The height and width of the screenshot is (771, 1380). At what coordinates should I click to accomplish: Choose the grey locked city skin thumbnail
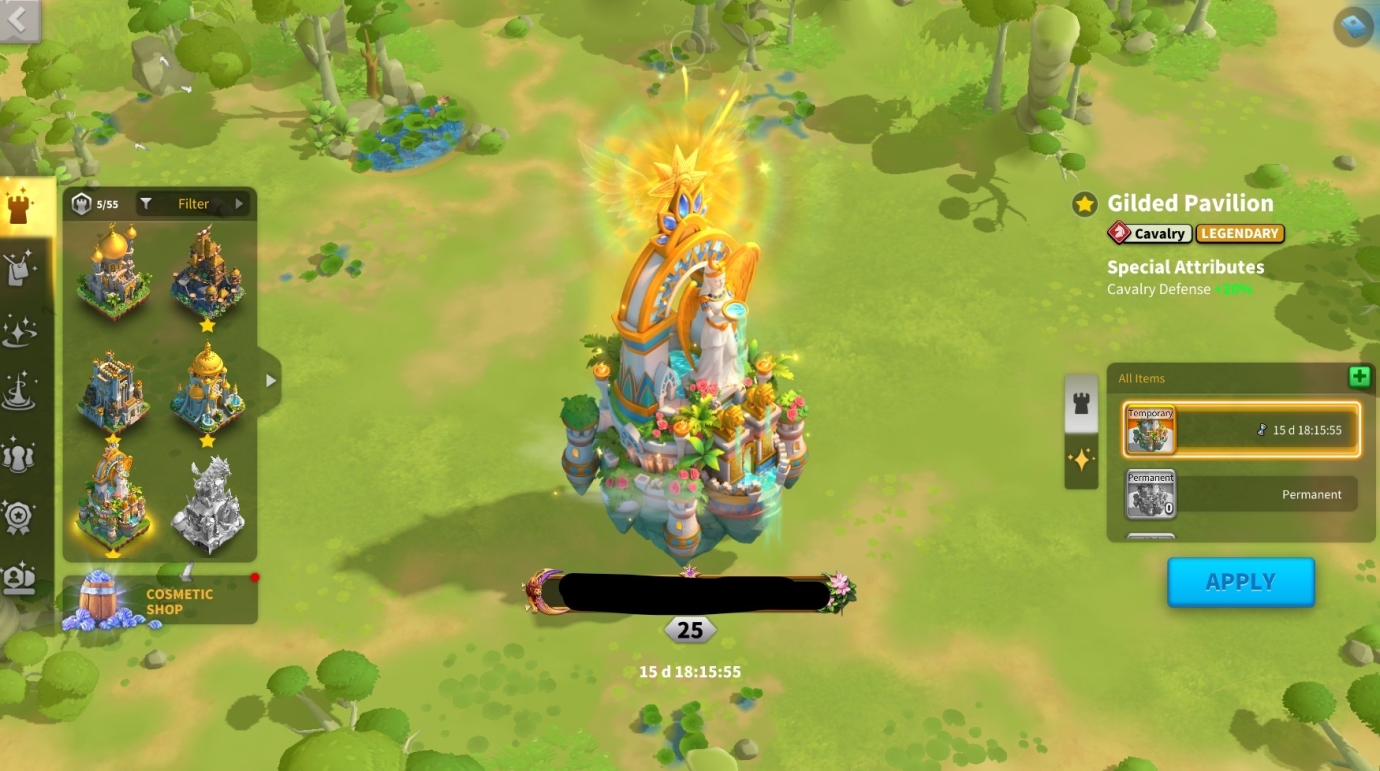(x=207, y=505)
